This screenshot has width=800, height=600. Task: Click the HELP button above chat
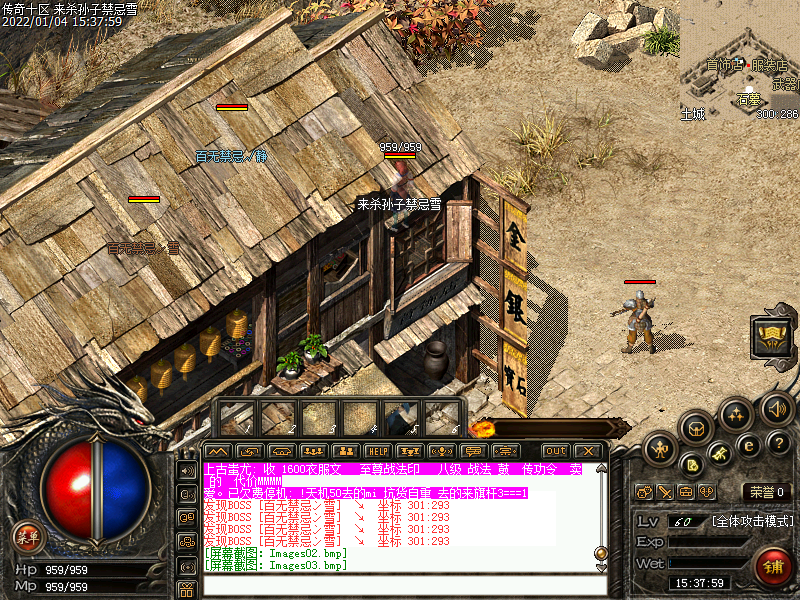click(377, 451)
